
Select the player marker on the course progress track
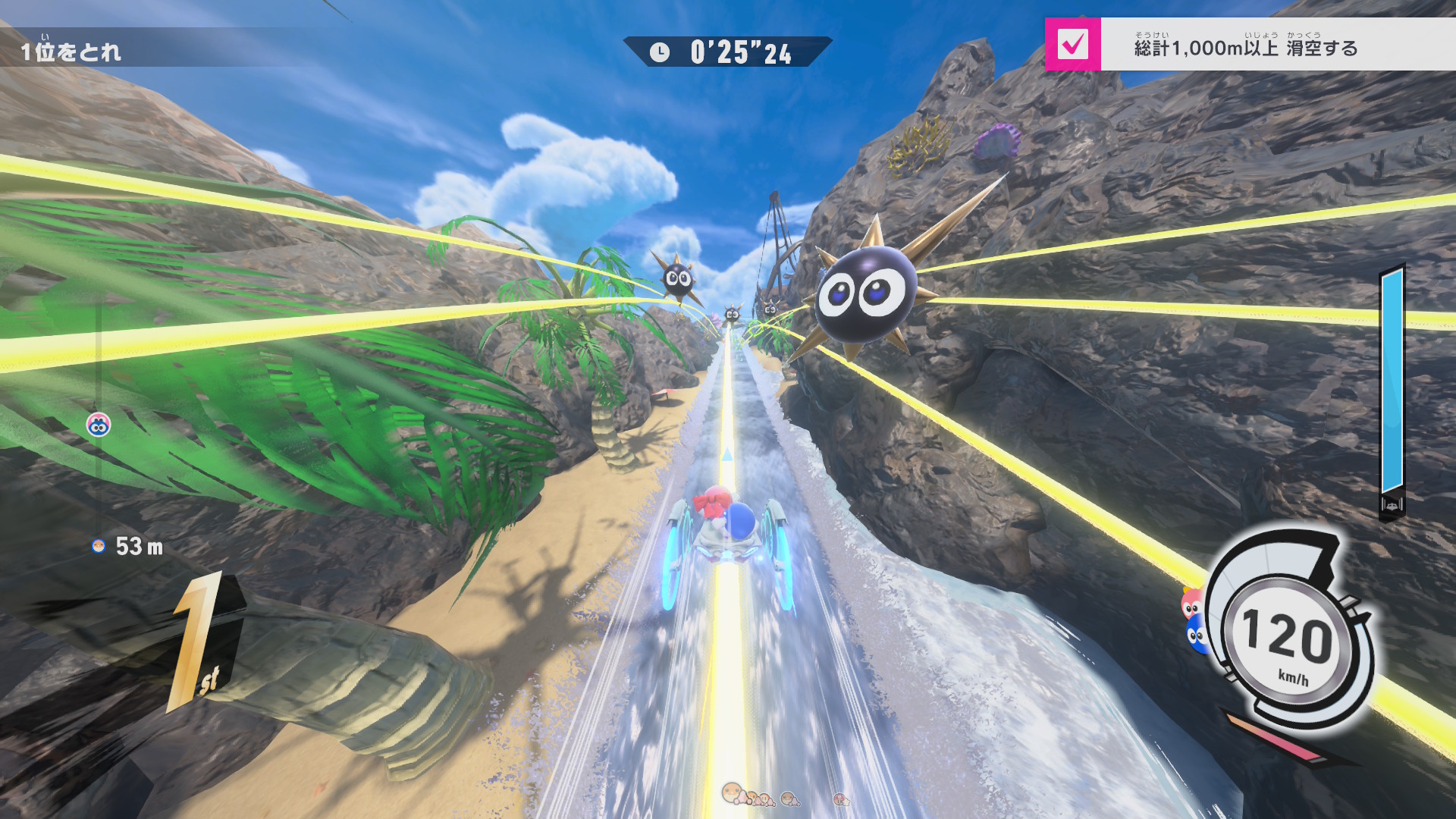point(99,425)
